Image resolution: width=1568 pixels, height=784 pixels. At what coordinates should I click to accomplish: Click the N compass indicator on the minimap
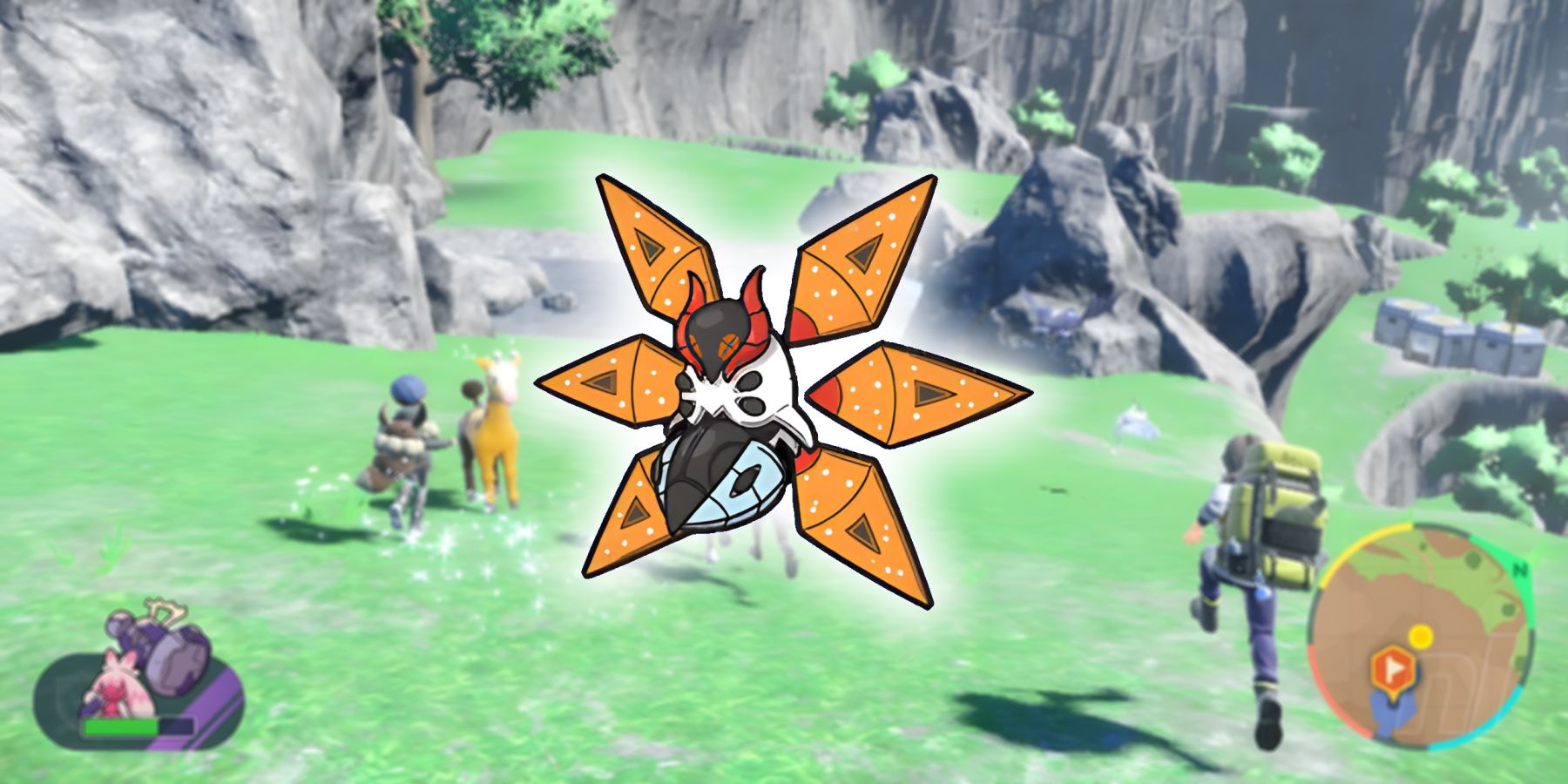coord(1519,568)
